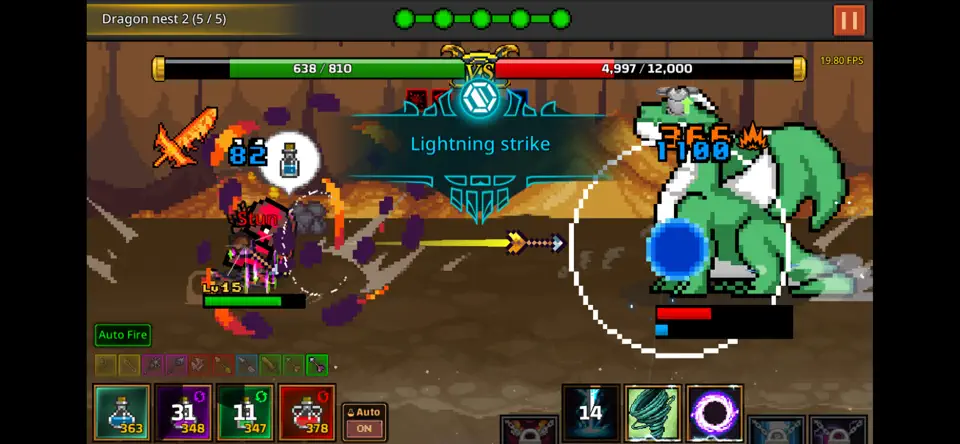Cast the green tornado skill

pos(653,412)
